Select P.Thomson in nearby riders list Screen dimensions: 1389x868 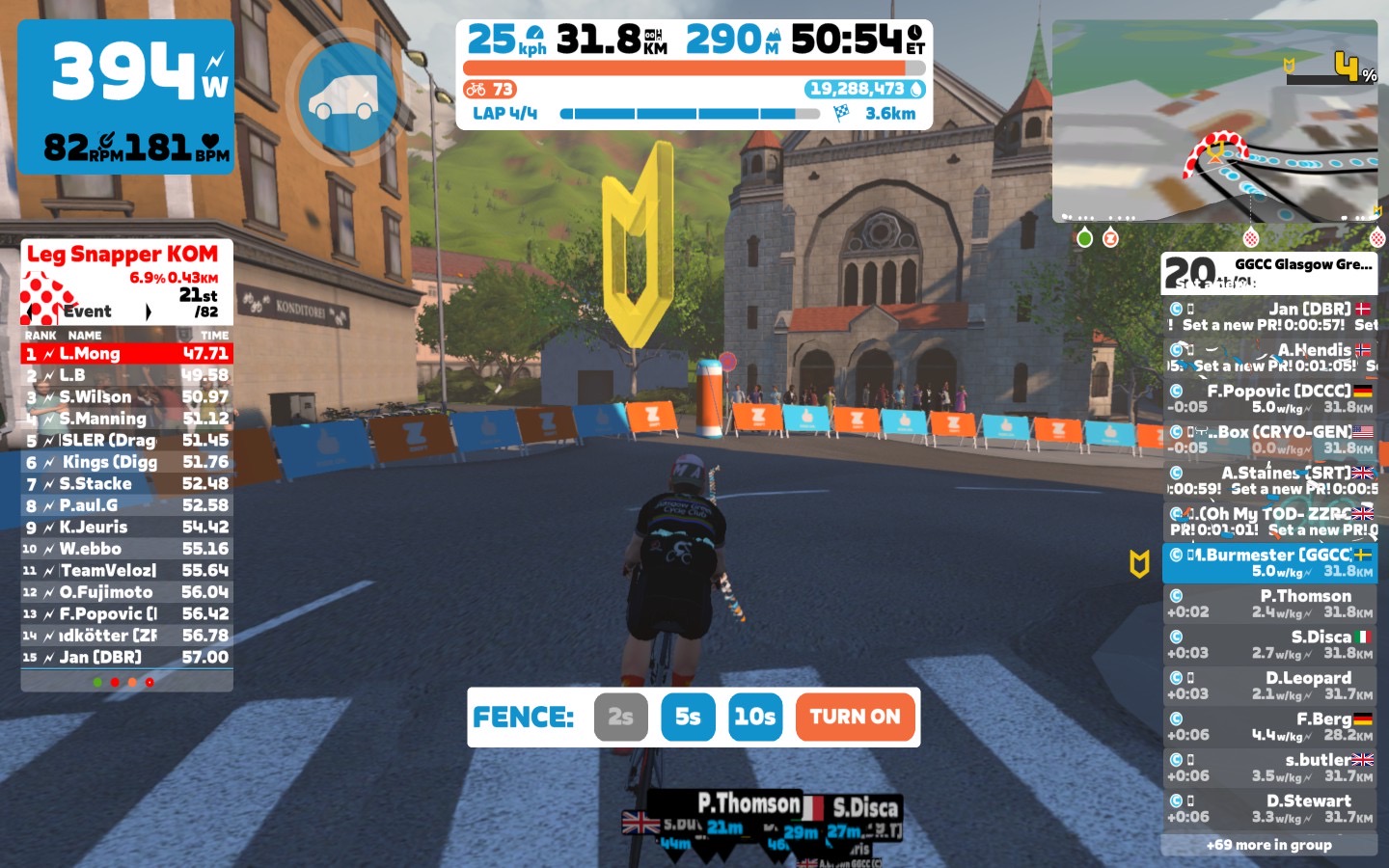point(1268,604)
